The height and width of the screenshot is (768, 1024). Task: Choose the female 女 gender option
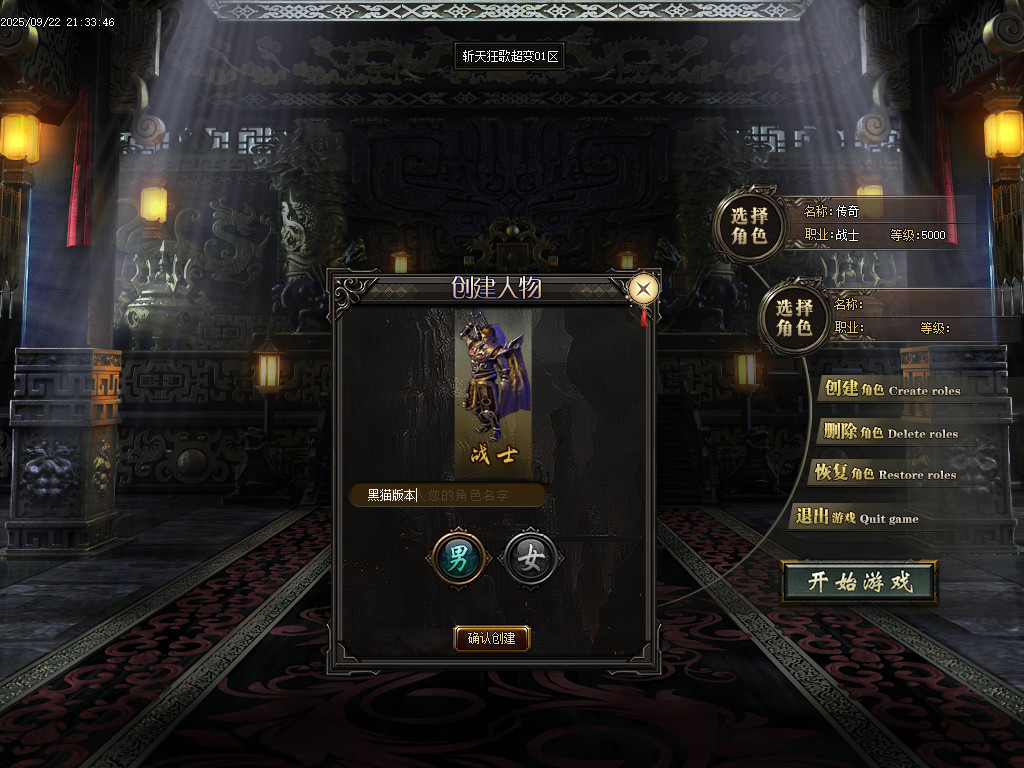pos(530,559)
